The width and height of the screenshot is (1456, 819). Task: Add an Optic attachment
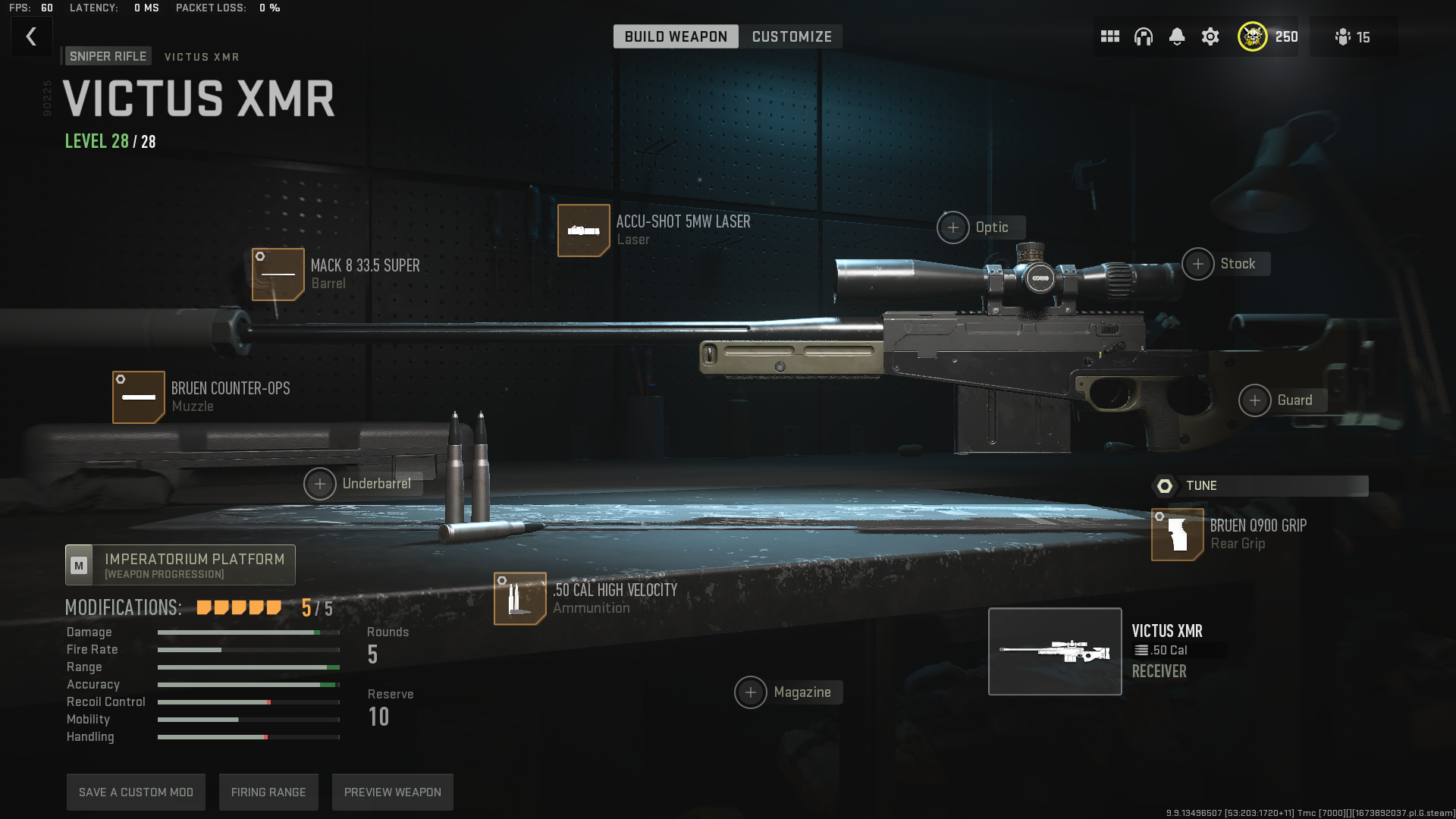click(x=953, y=227)
